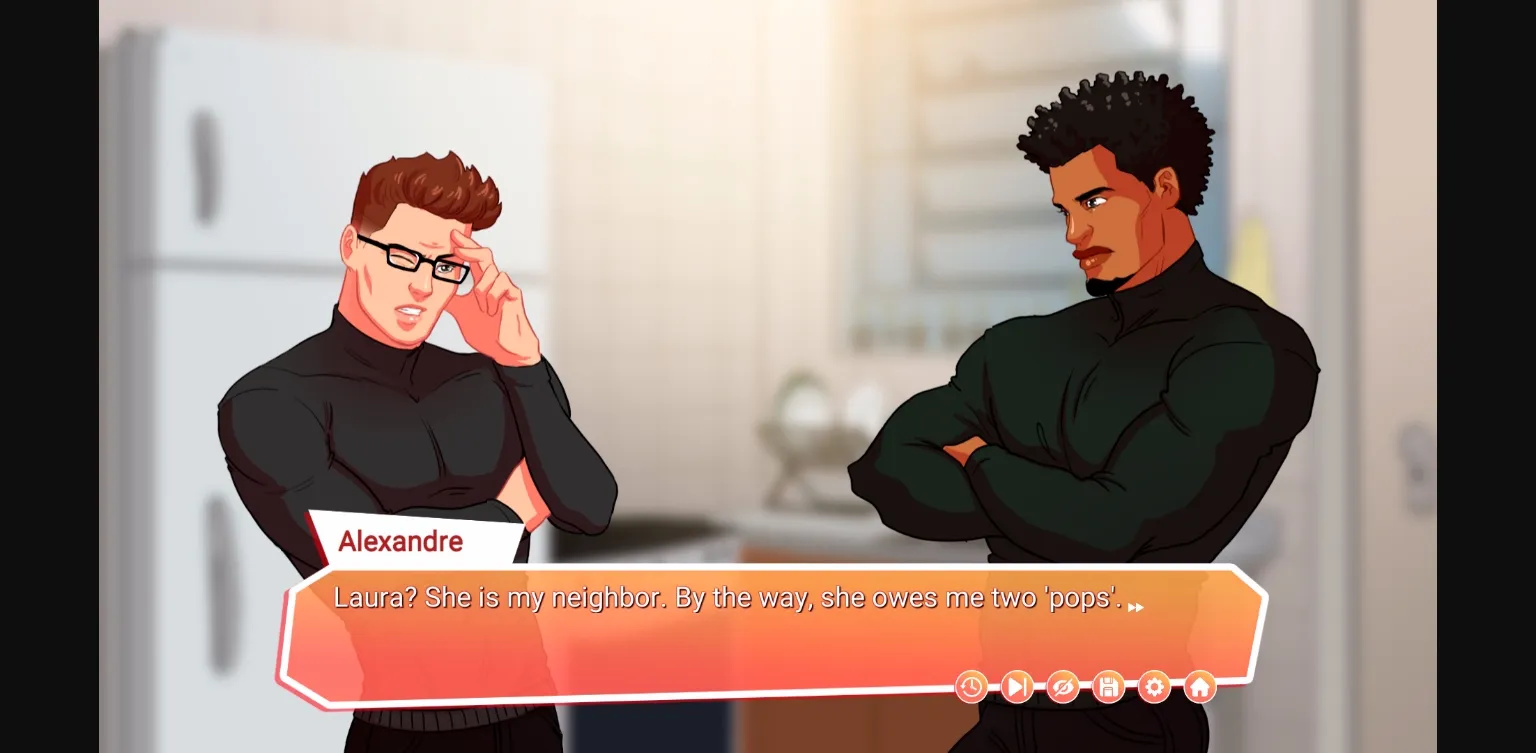Screen dimensions: 1536x753
Task: Hide the text box using the eye-slash icon
Action: 1062,687
